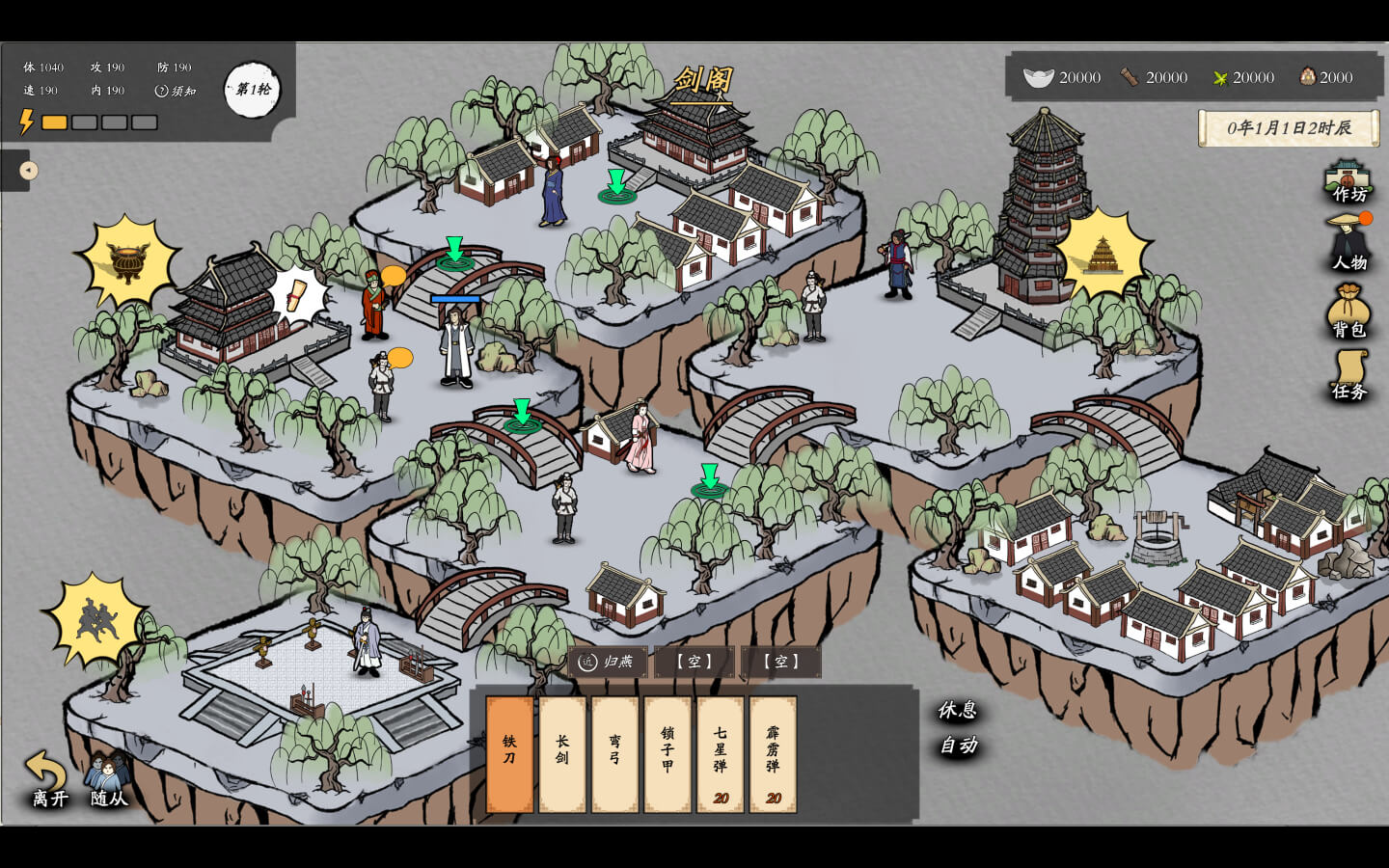Open the 任务 quest scroll

pos(1349,375)
